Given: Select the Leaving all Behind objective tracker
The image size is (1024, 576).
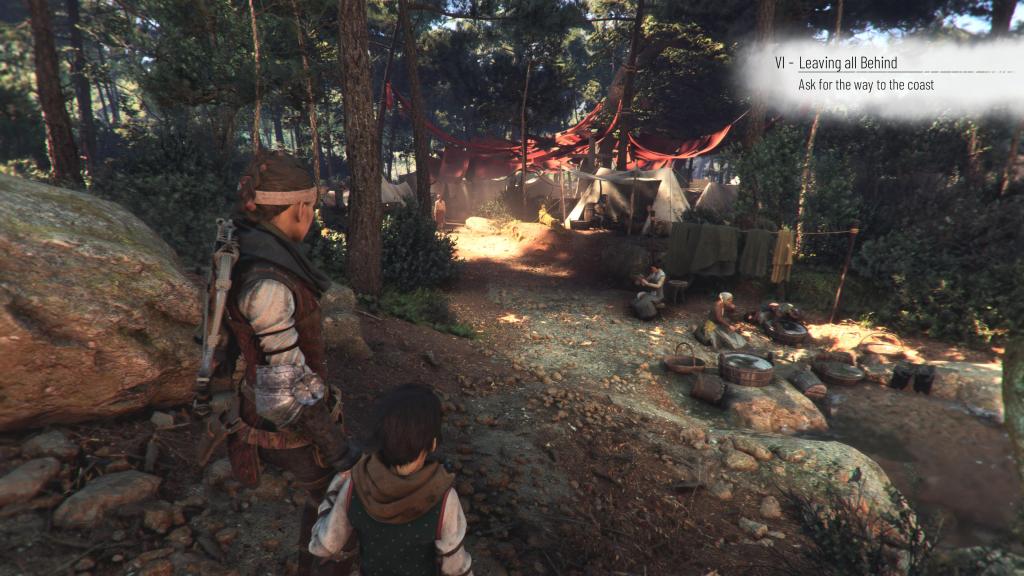Looking at the screenshot, I should tap(855, 74).
